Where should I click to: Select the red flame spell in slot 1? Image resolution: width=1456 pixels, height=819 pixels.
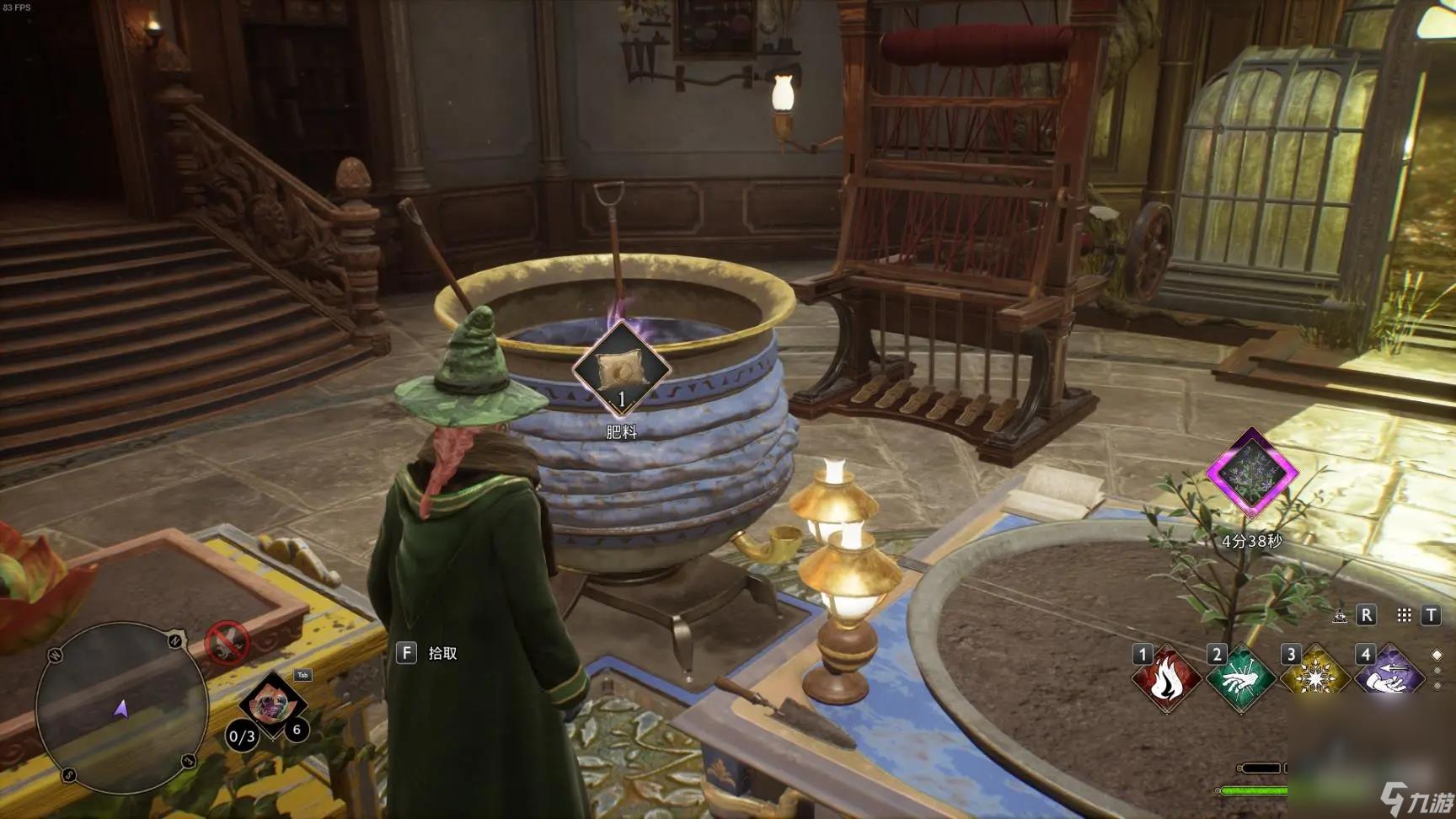[x=1166, y=679]
